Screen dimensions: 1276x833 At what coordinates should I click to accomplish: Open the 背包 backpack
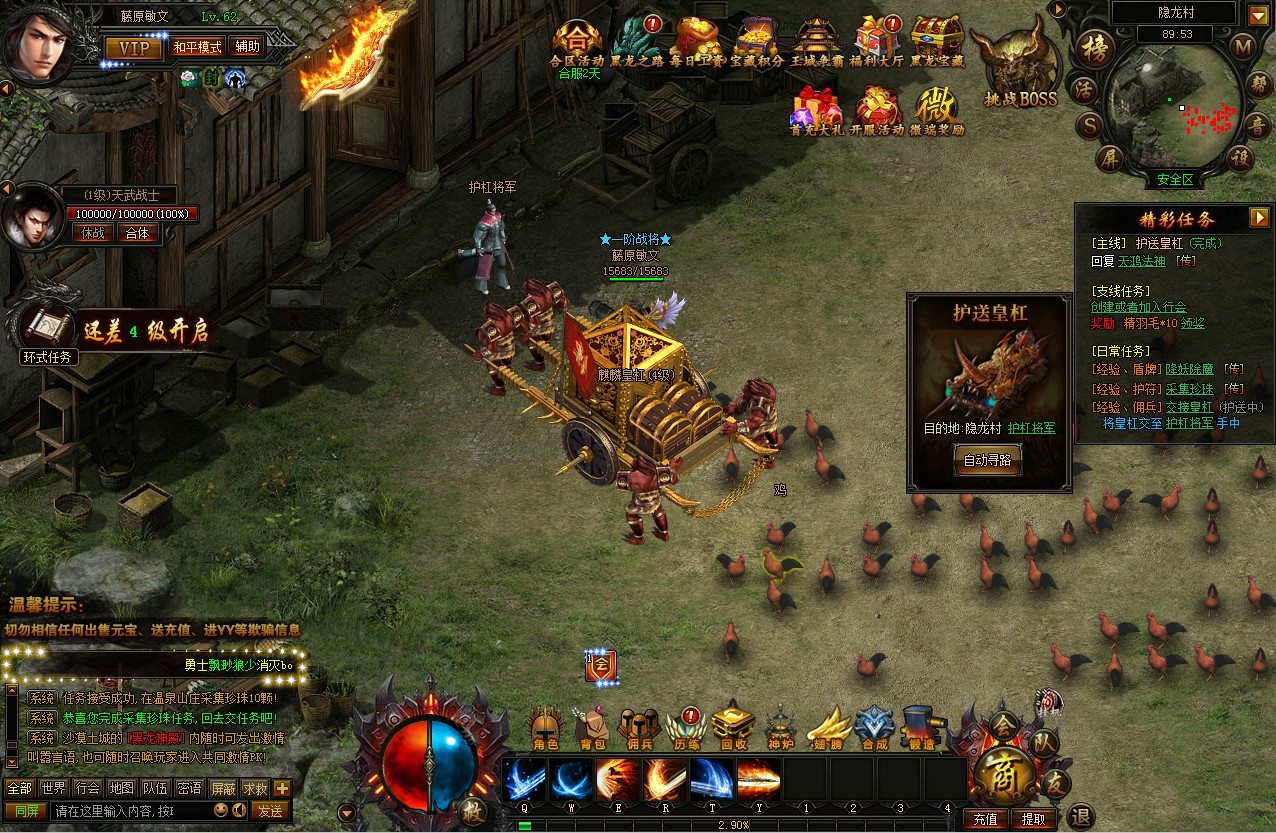point(592,727)
